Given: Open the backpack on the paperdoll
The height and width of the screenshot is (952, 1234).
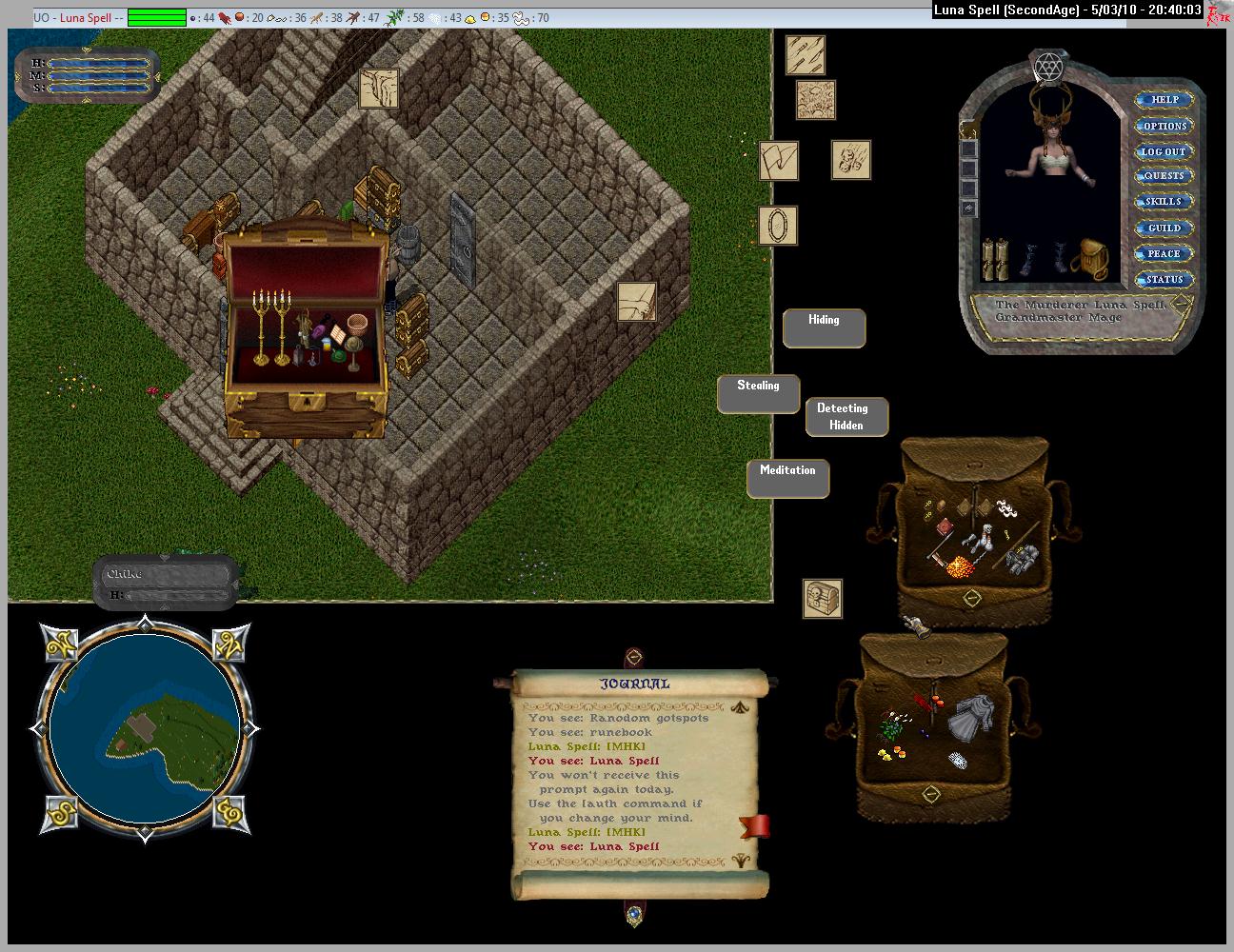Looking at the screenshot, I should click(x=1088, y=258).
